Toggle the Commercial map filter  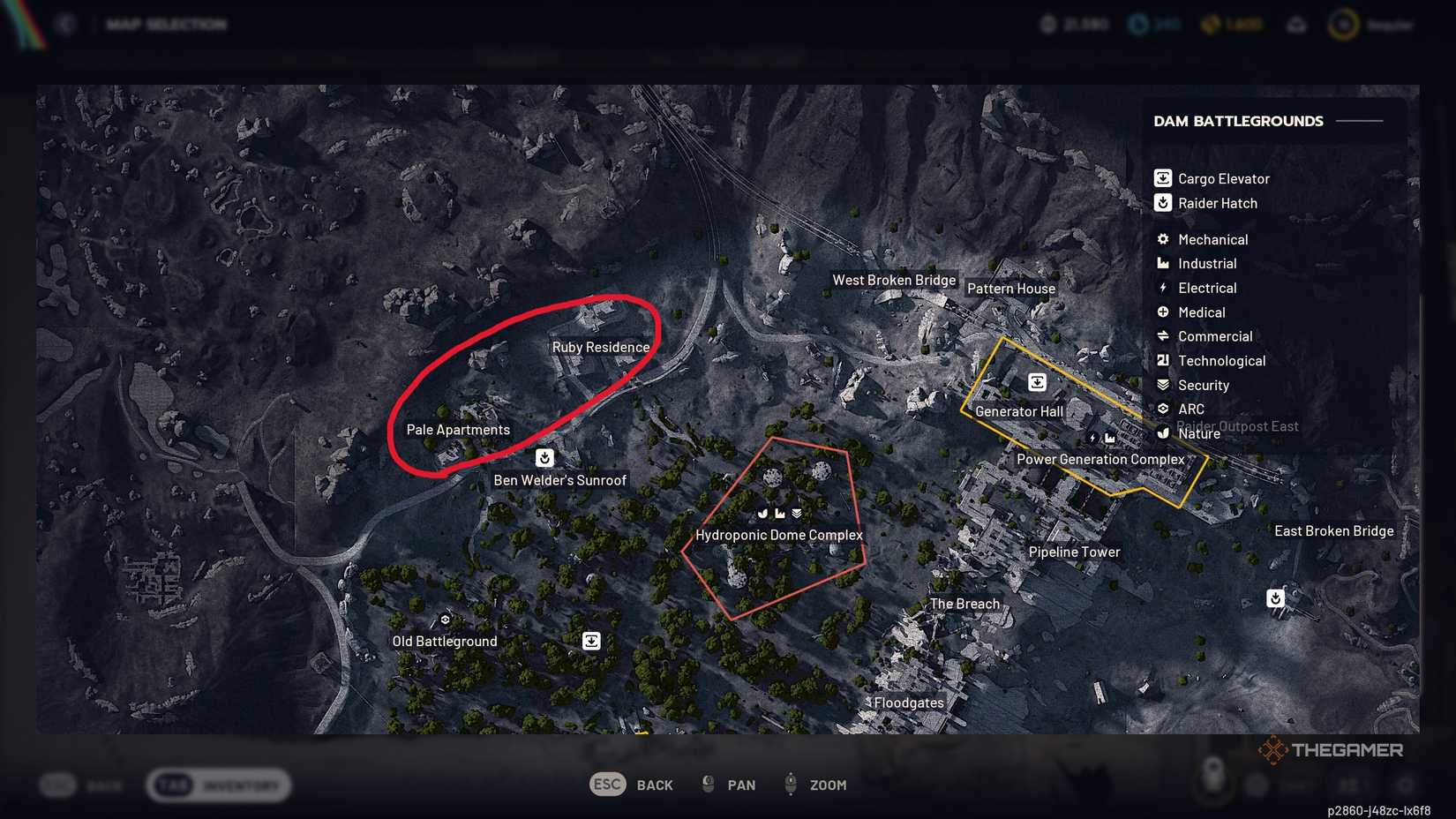(x=1162, y=336)
